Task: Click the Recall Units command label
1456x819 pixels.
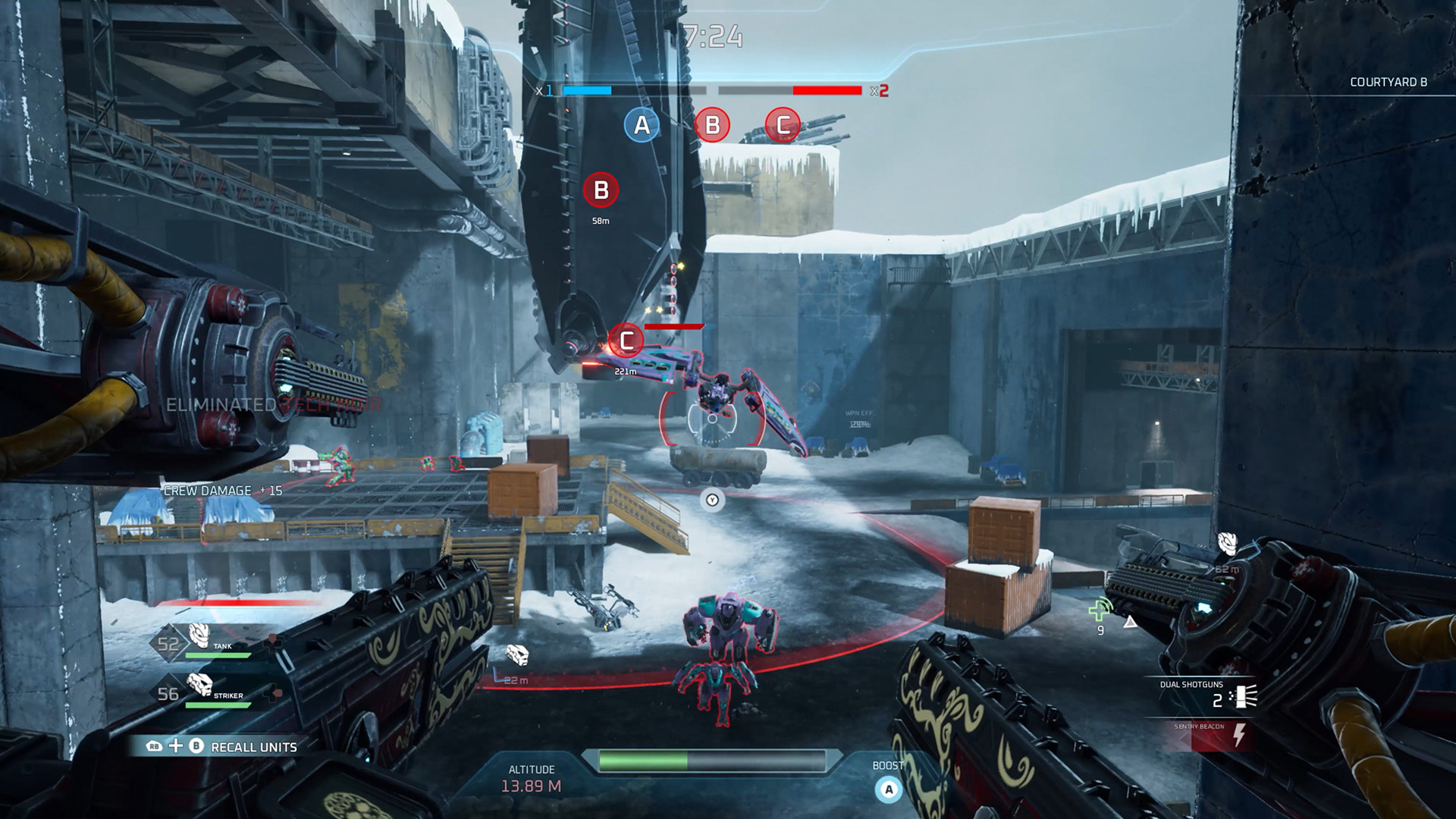Action: click(x=256, y=746)
